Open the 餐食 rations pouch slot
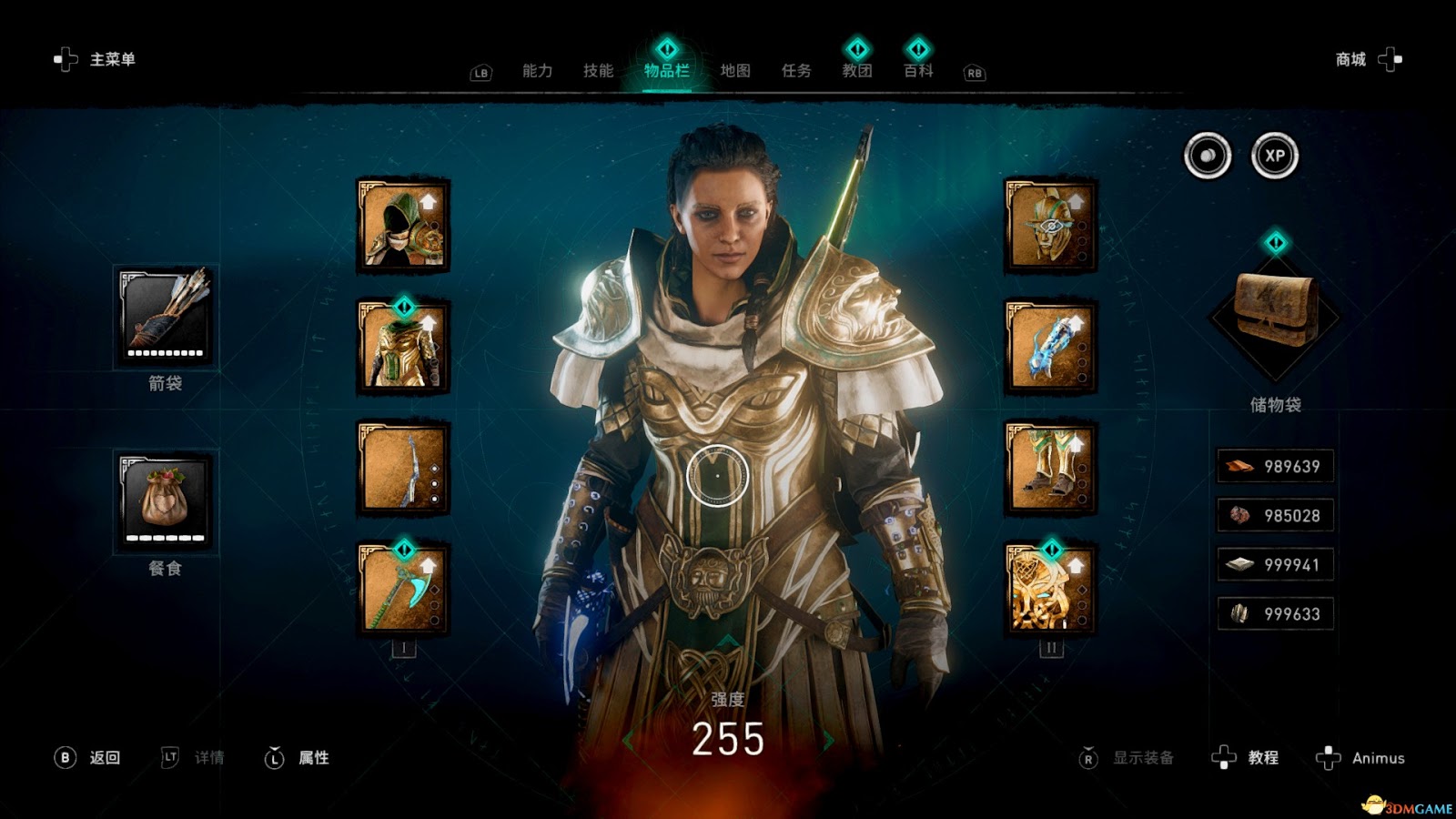 pyautogui.click(x=165, y=501)
